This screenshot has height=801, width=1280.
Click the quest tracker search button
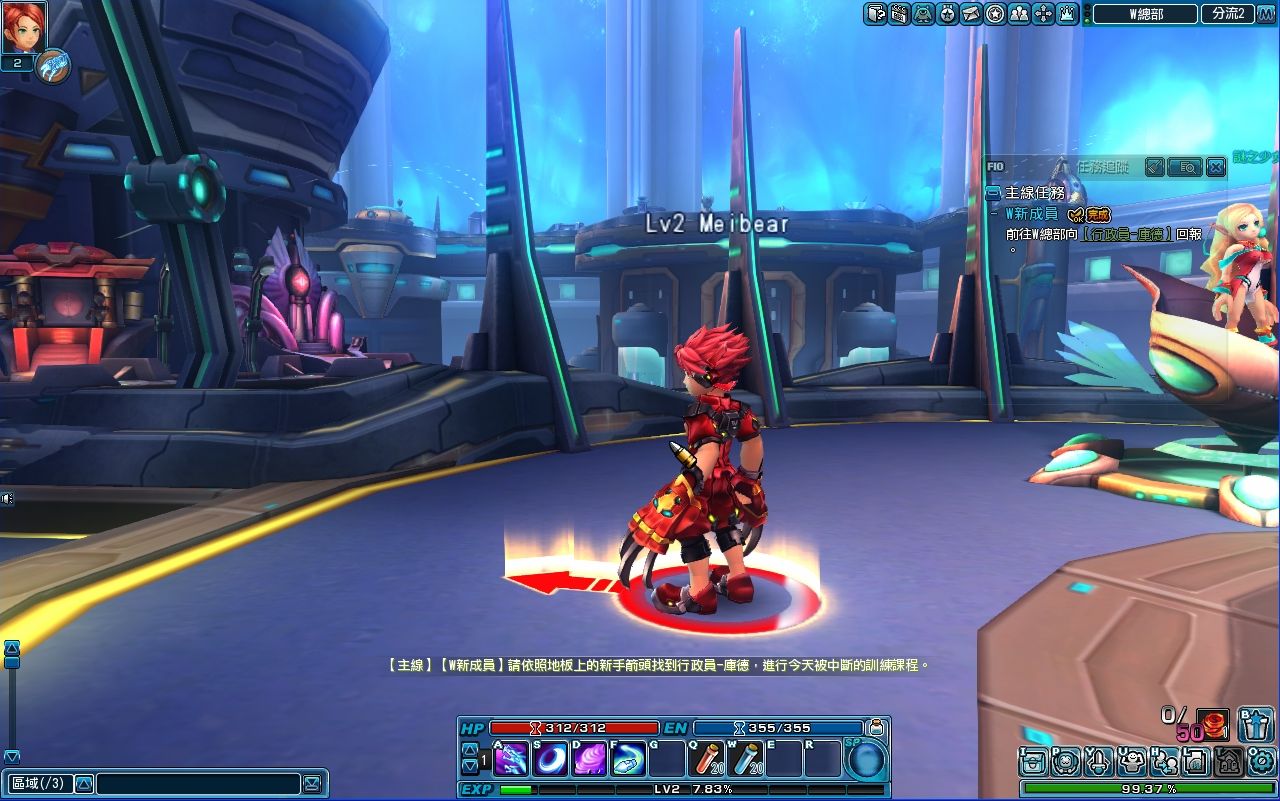click(x=1186, y=167)
